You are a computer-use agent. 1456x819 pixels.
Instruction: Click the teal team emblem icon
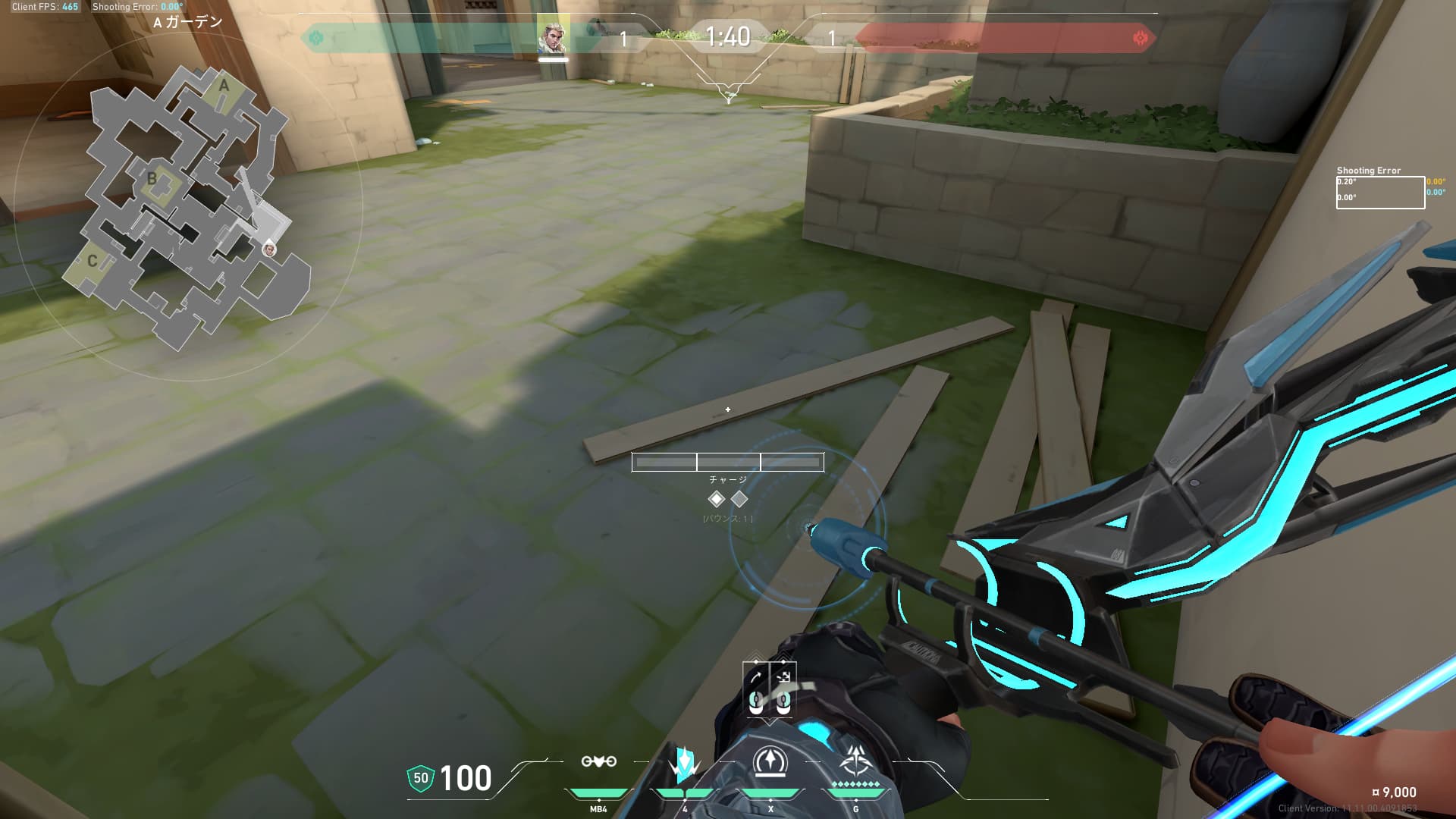(316, 38)
